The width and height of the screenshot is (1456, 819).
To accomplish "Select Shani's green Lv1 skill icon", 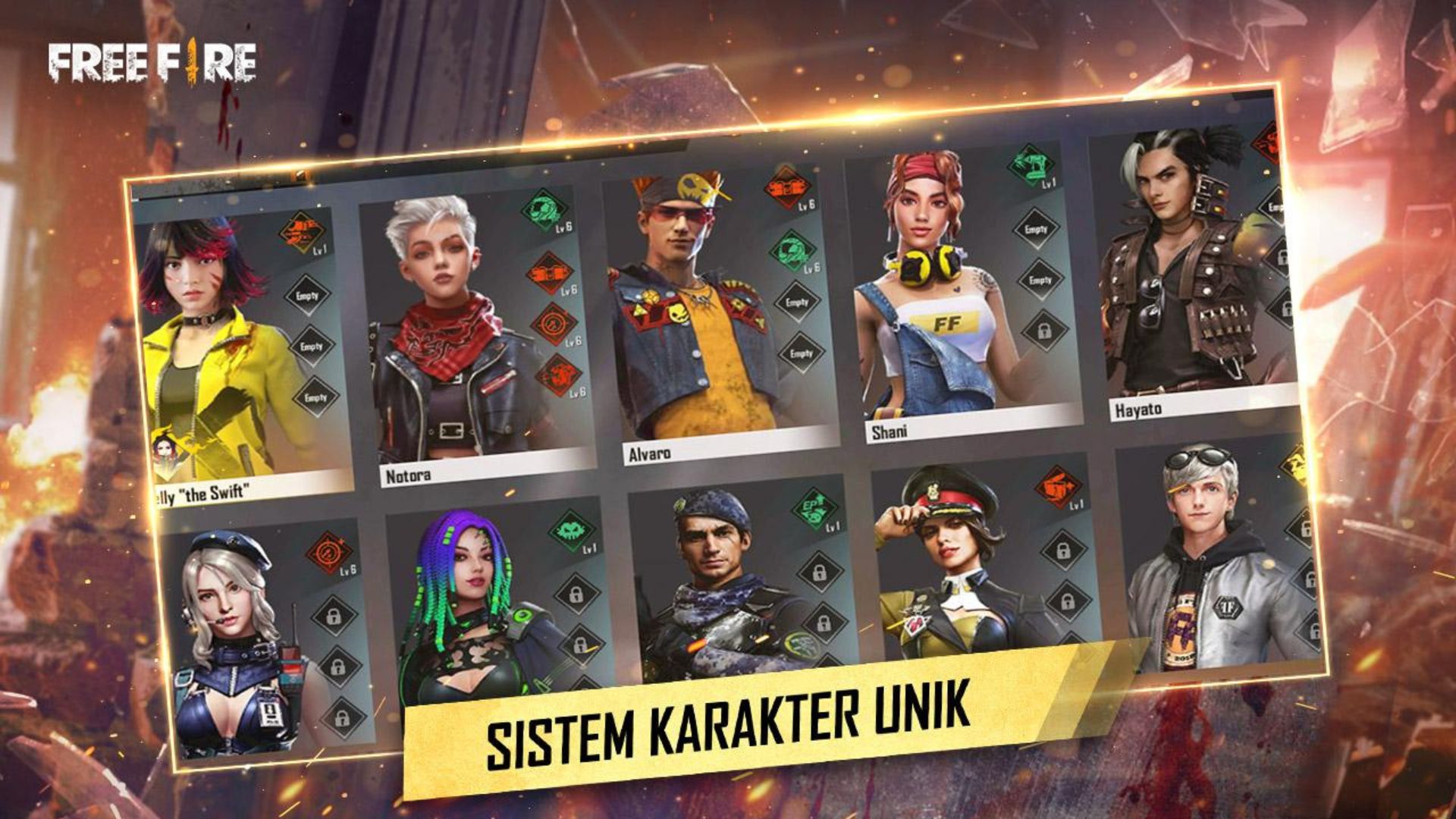I will coord(1031,164).
